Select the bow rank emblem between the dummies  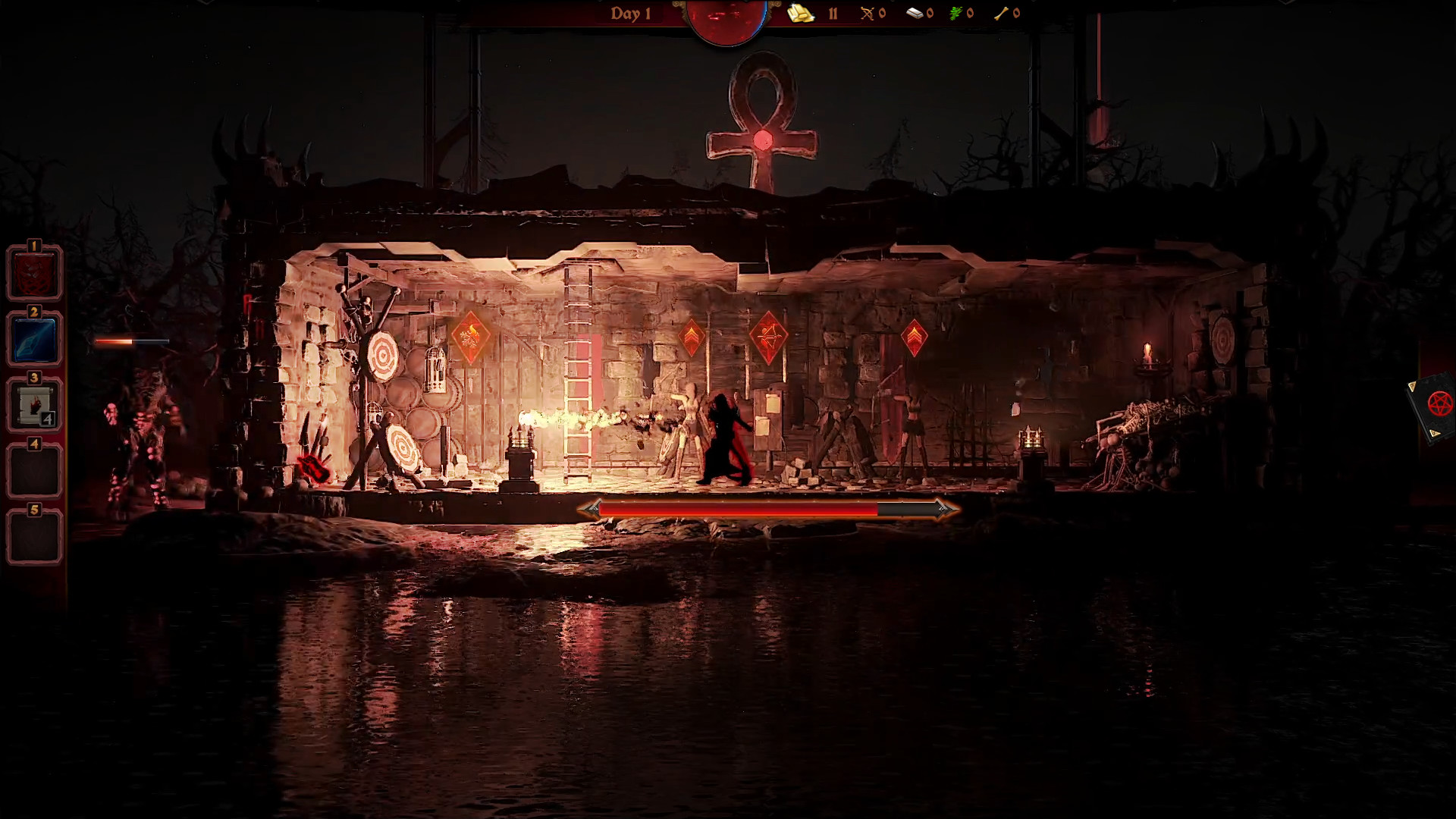[768, 334]
